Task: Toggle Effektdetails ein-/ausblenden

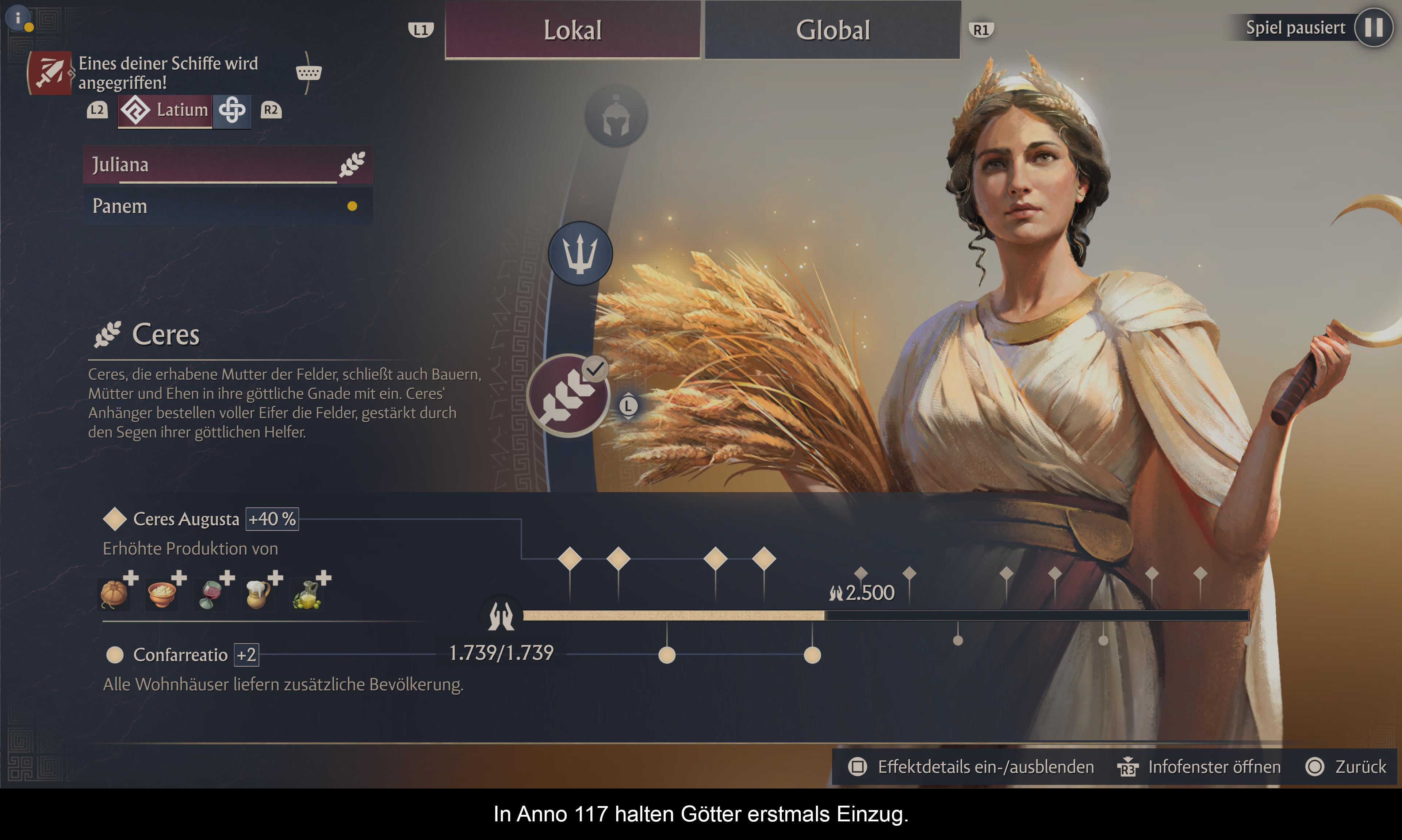Action: 971,767
